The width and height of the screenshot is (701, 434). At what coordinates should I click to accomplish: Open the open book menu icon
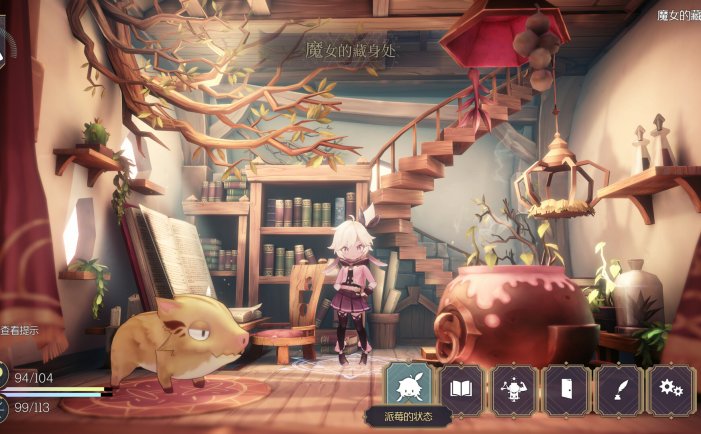pyautogui.click(x=462, y=388)
